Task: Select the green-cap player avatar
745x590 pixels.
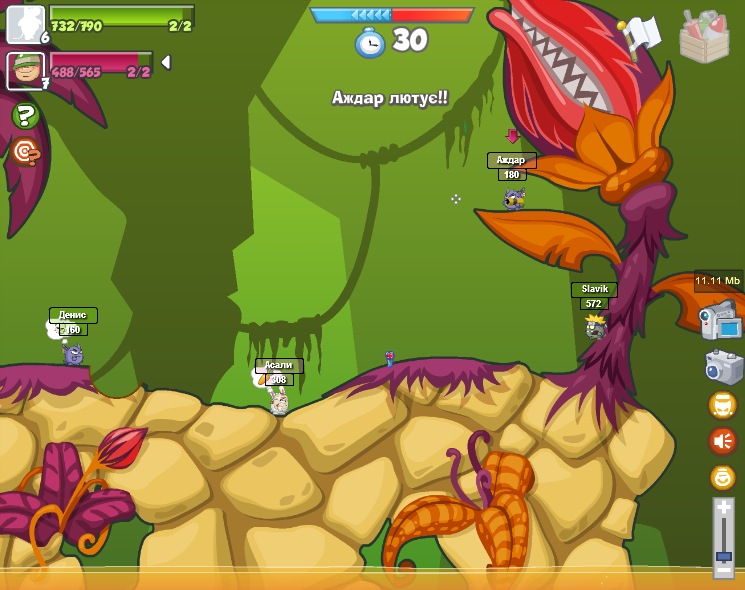Action: tap(25, 70)
